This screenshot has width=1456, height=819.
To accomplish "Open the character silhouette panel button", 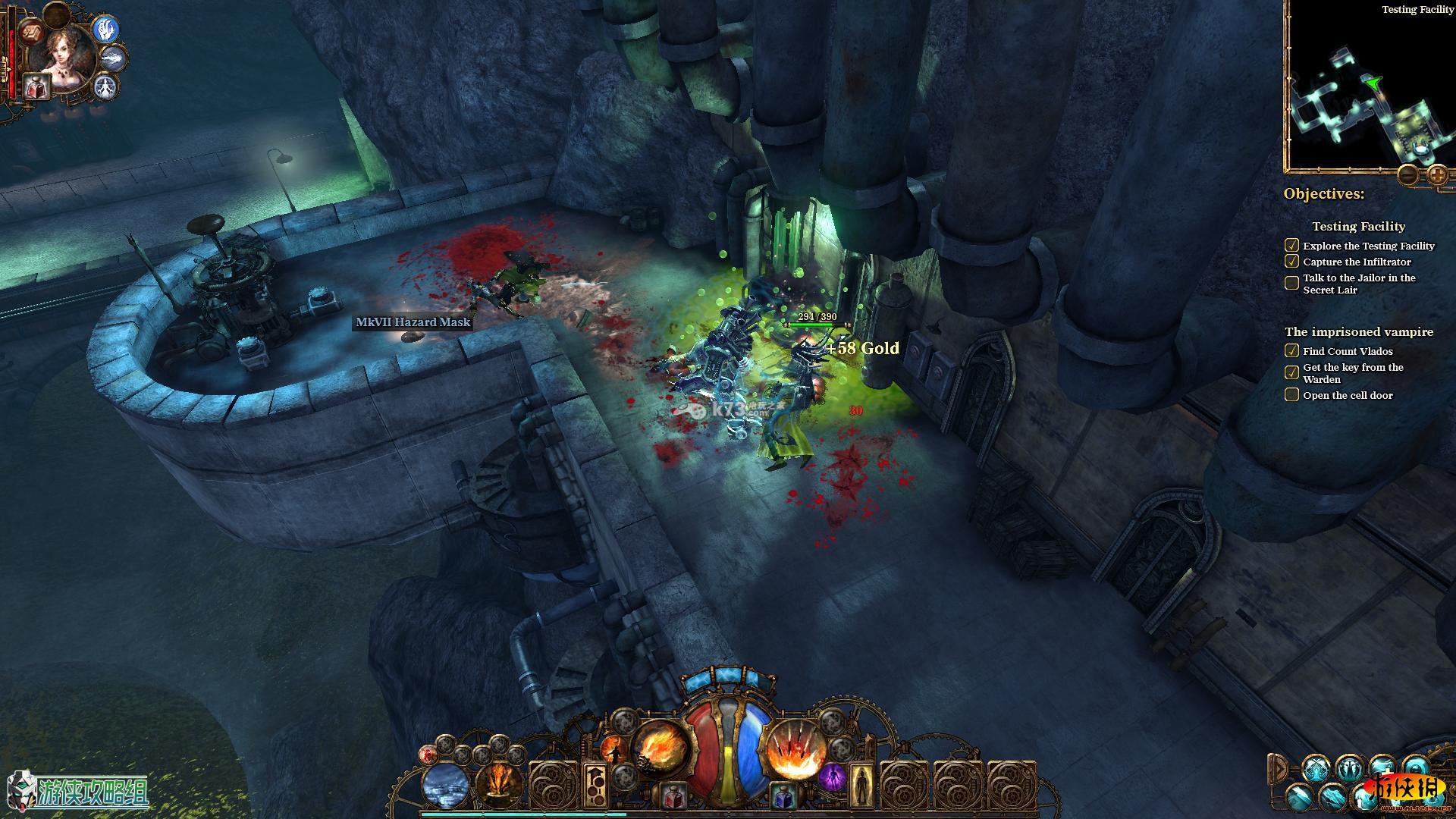I will click(x=860, y=786).
